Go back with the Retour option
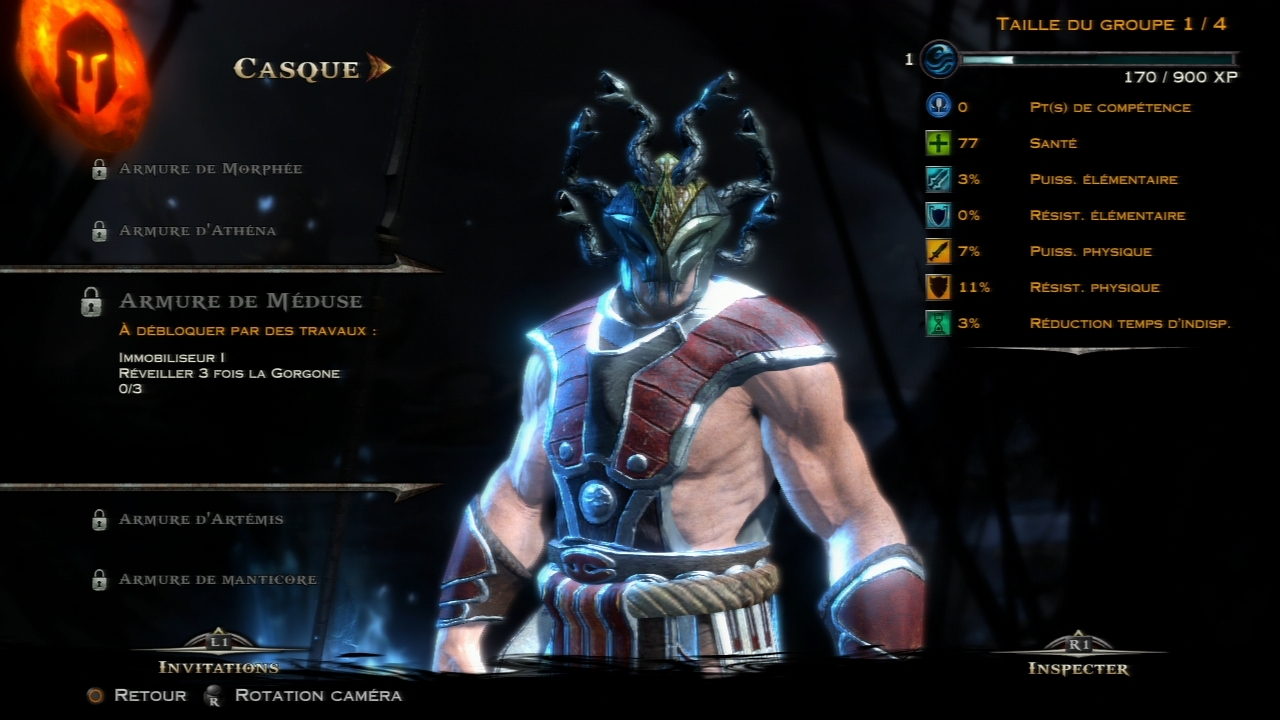 pyautogui.click(x=149, y=695)
